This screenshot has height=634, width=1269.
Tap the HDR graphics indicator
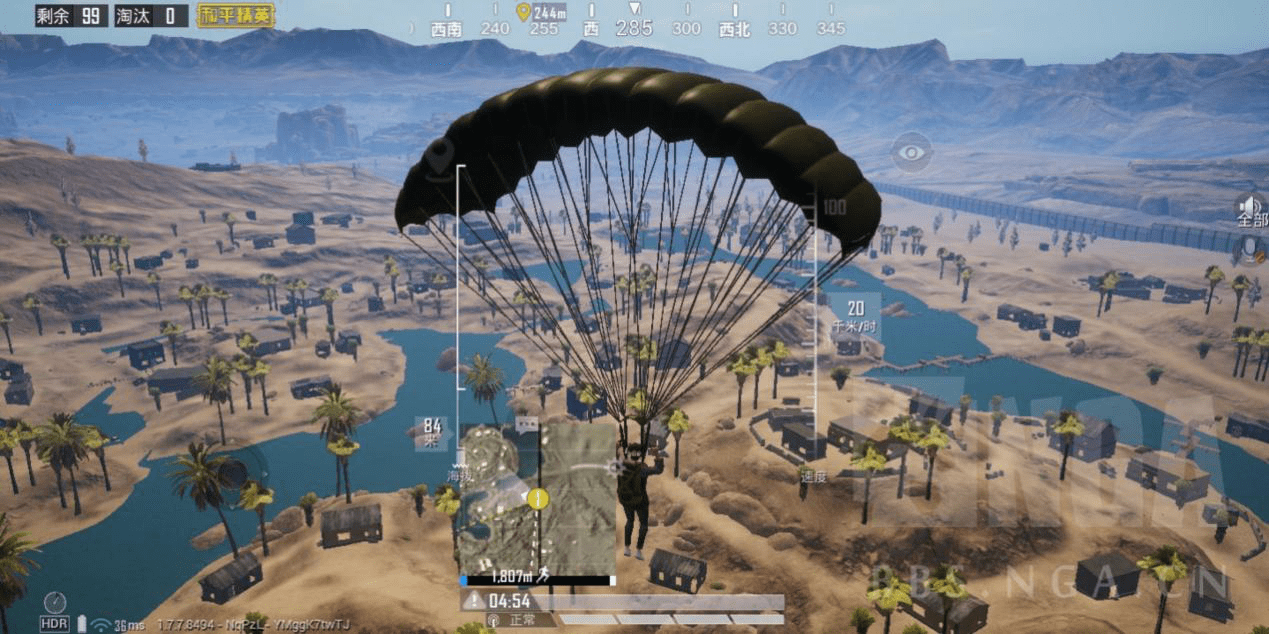point(55,623)
